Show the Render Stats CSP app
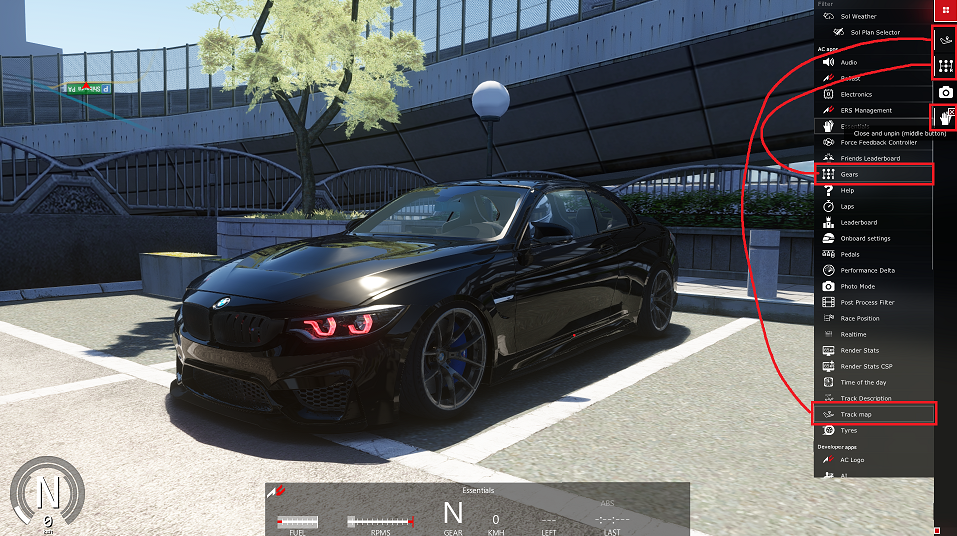The image size is (957, 536). click(x=866, y=366)
